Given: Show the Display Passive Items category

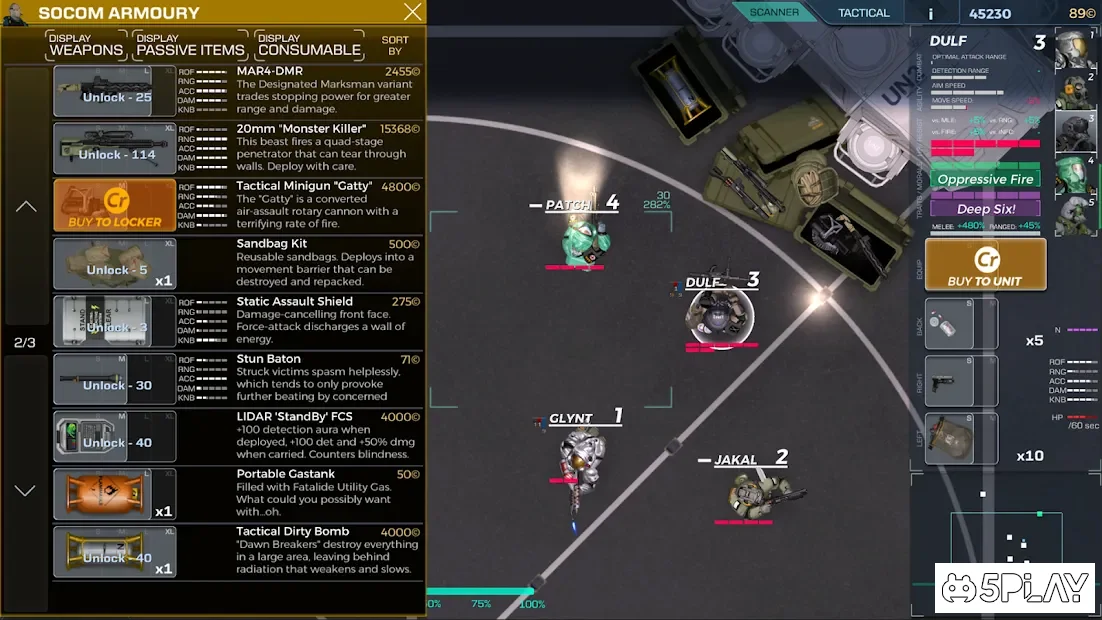Looking at the screenshot, I should [190, 45].
